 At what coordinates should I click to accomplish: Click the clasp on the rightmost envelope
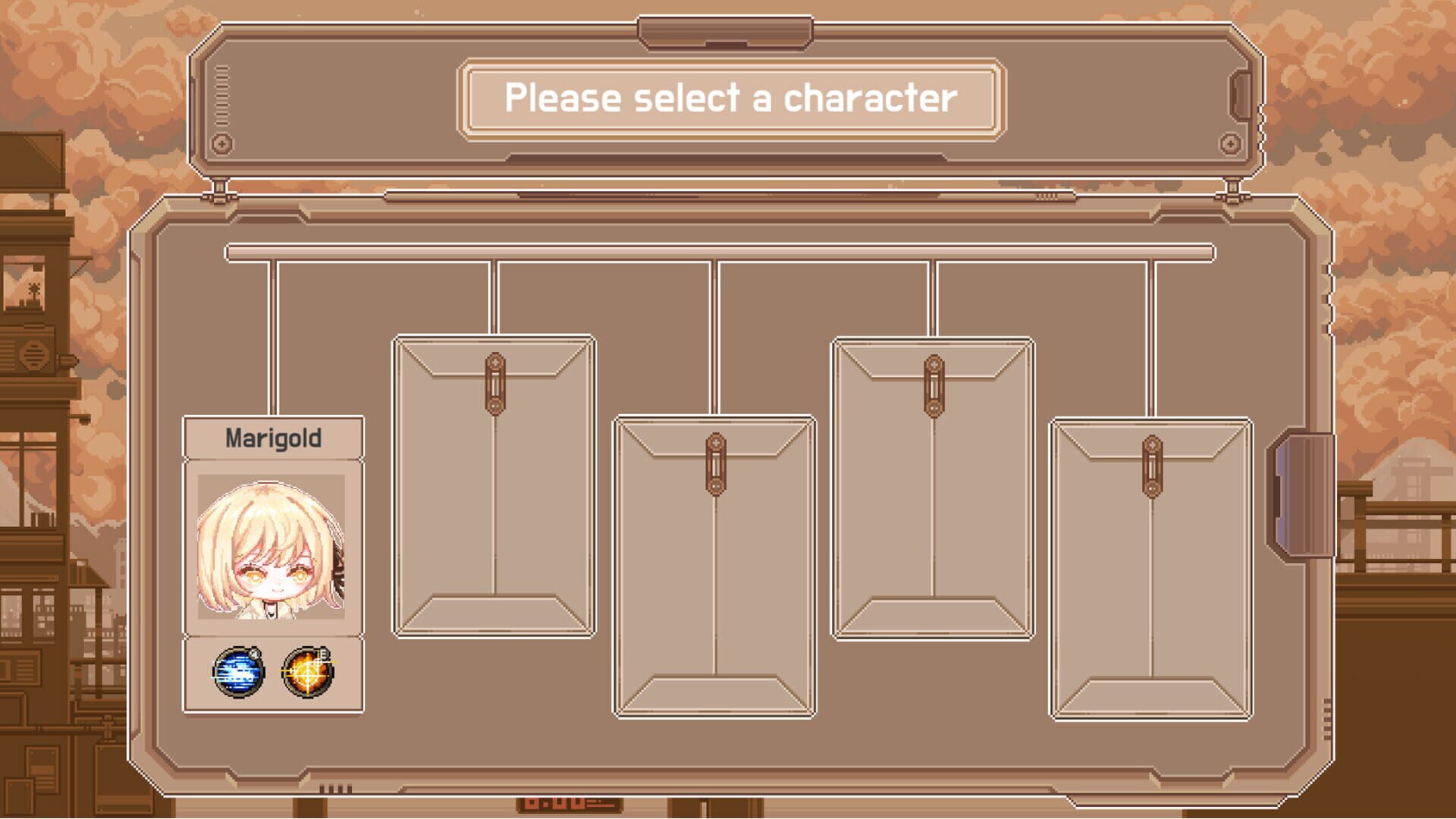pos(1151,466)
